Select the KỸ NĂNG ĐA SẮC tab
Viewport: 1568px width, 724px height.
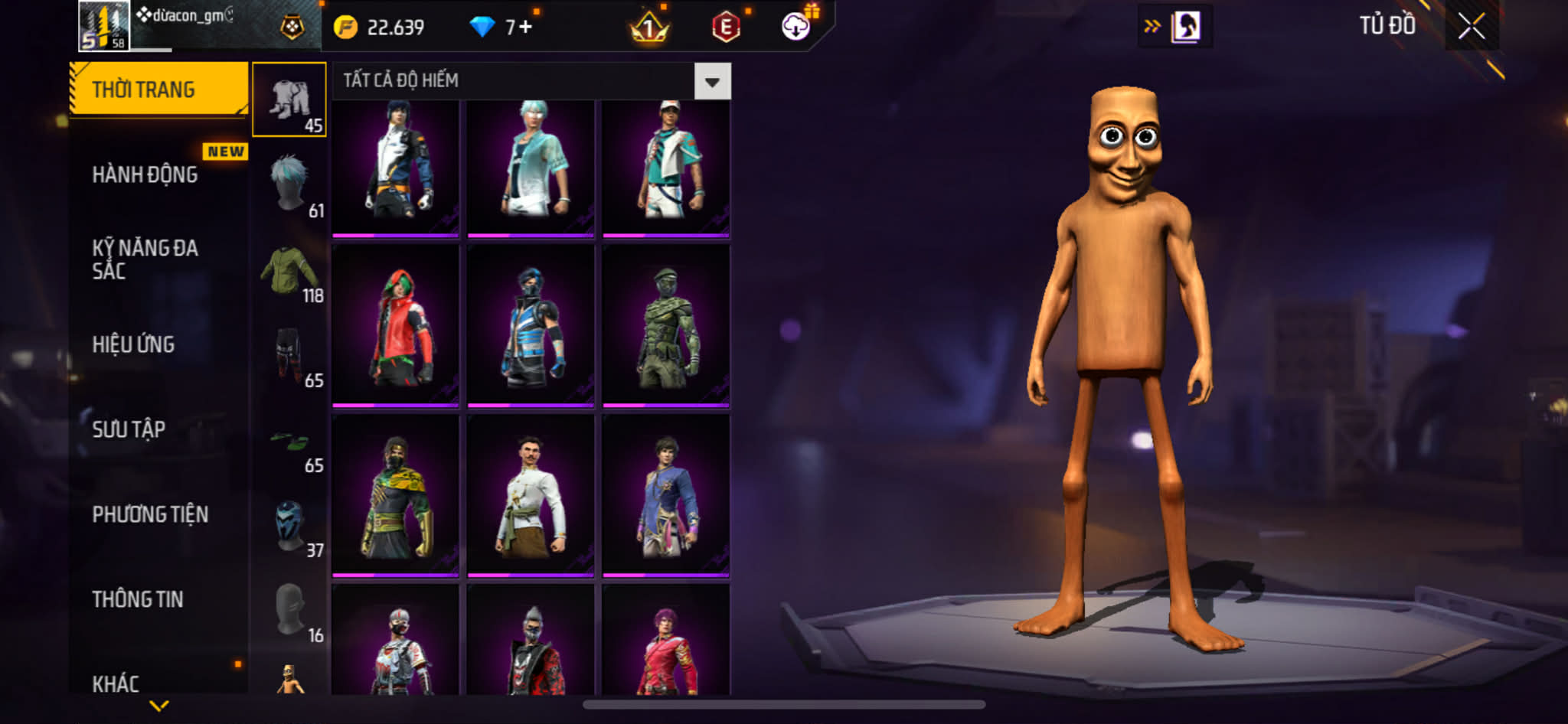[x=145, y=259]
